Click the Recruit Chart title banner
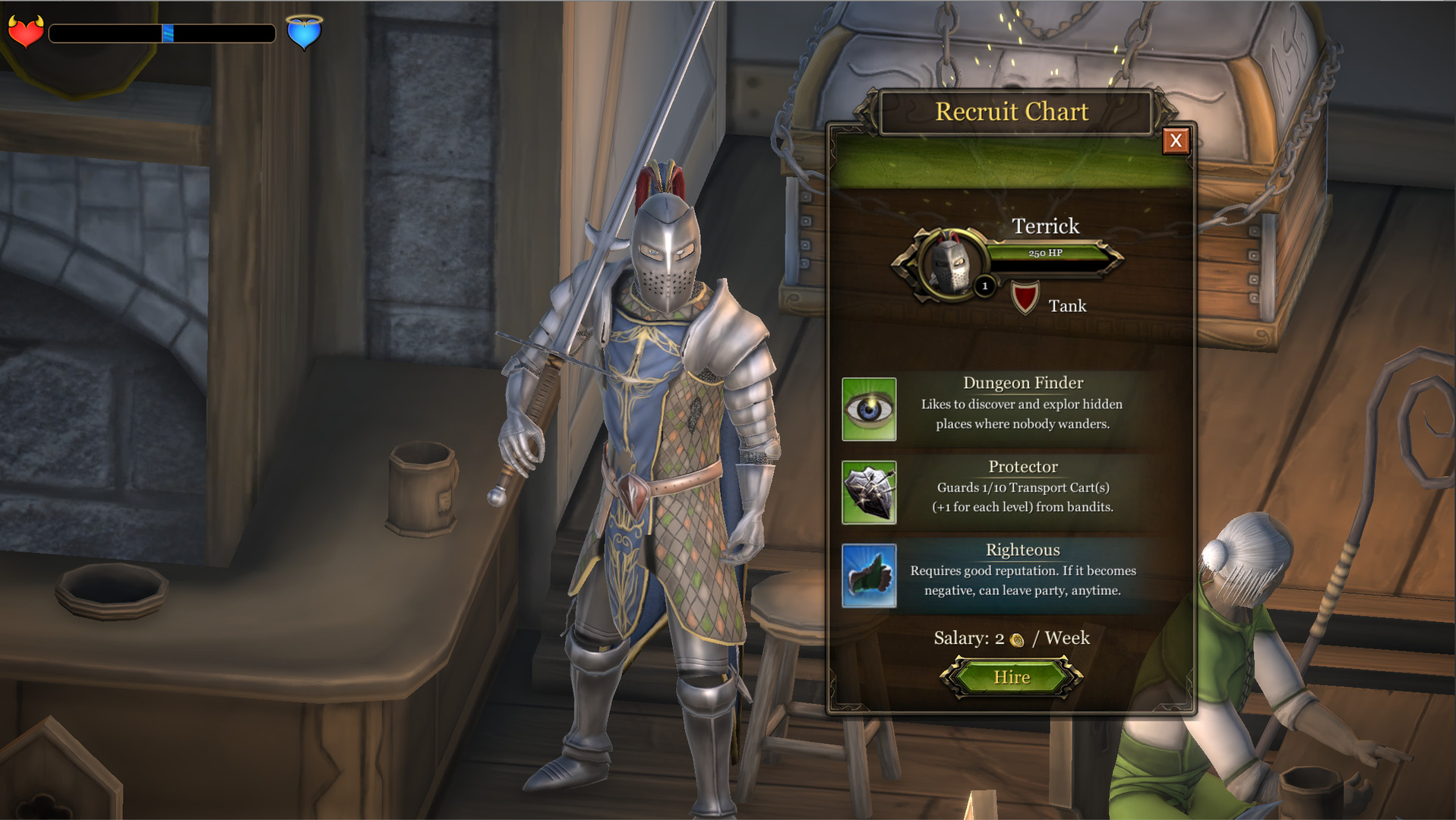The height and width of the screenshot is (820, 1456). tap(1012, 112)
